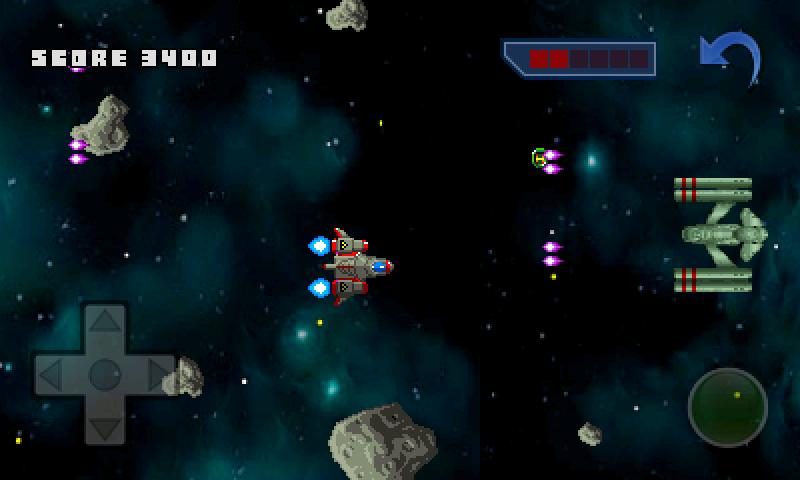This screenshot has width=800, height=480.
Task: Tap the D-pad right arrow
Action: 157,375
